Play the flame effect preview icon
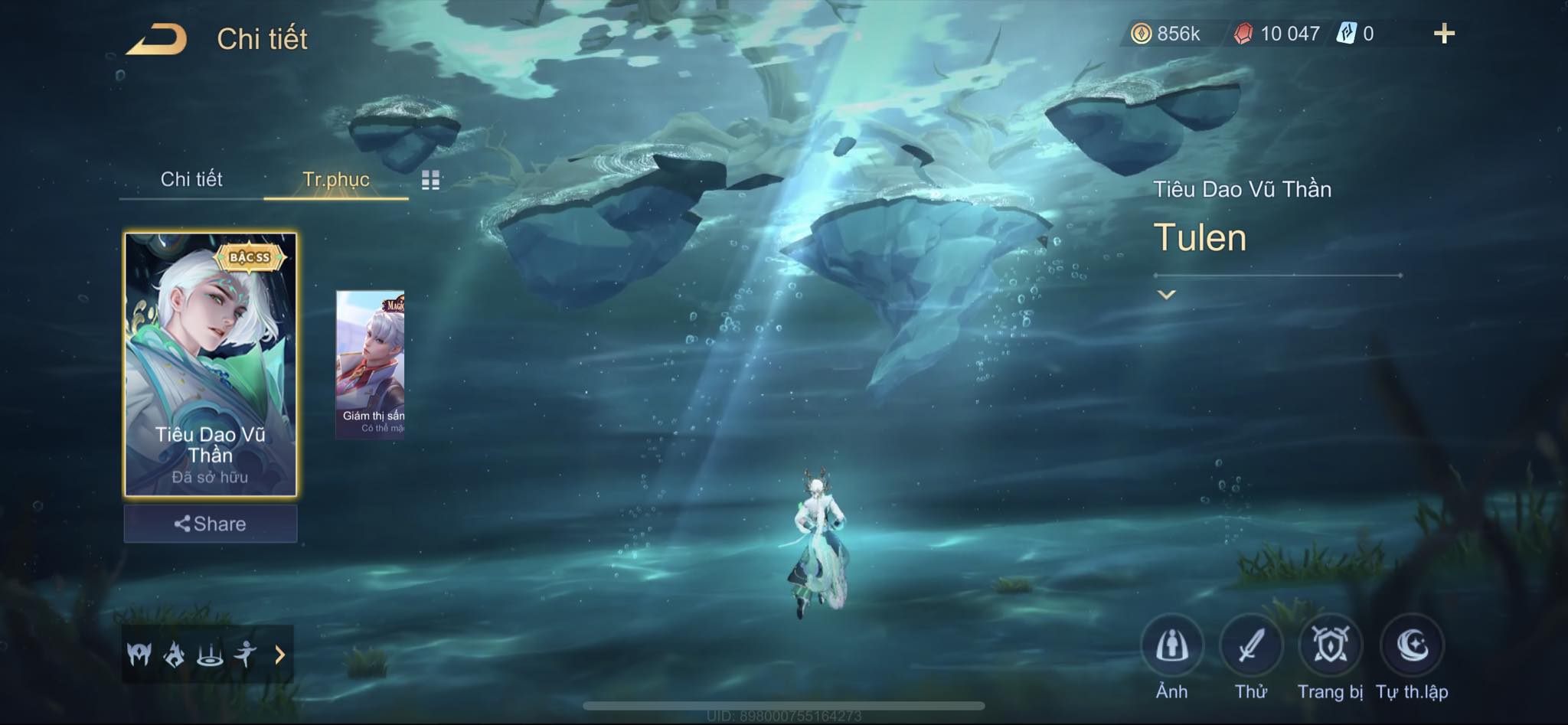The width and height of the screenshot is (1568, 725). point(175,655)
